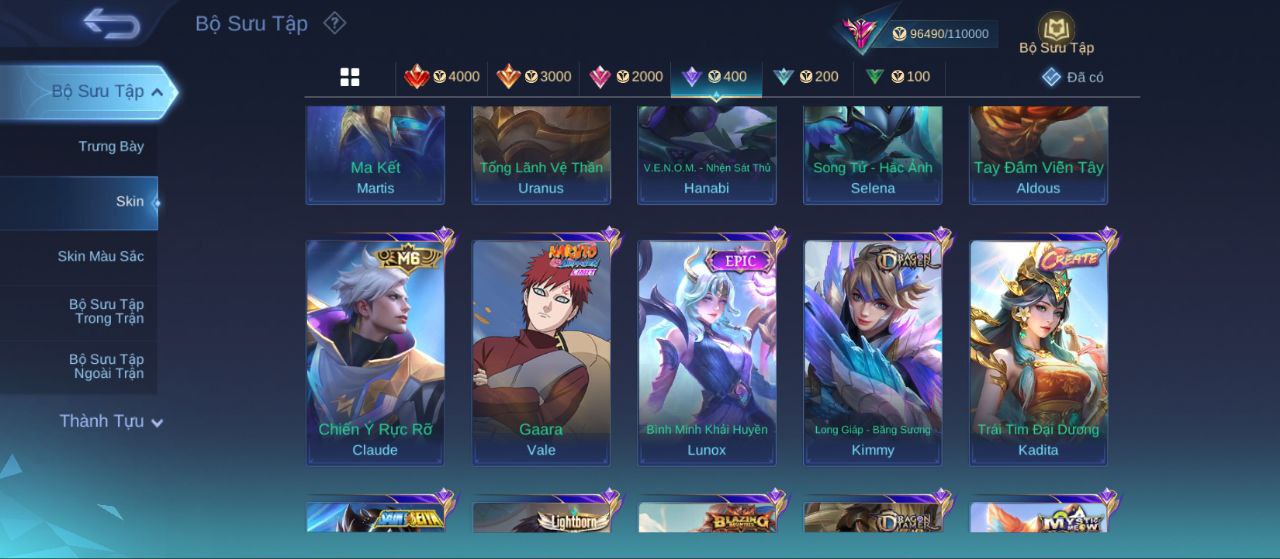
Task: Show all skins with grid filter
Action: coord(350,77)
